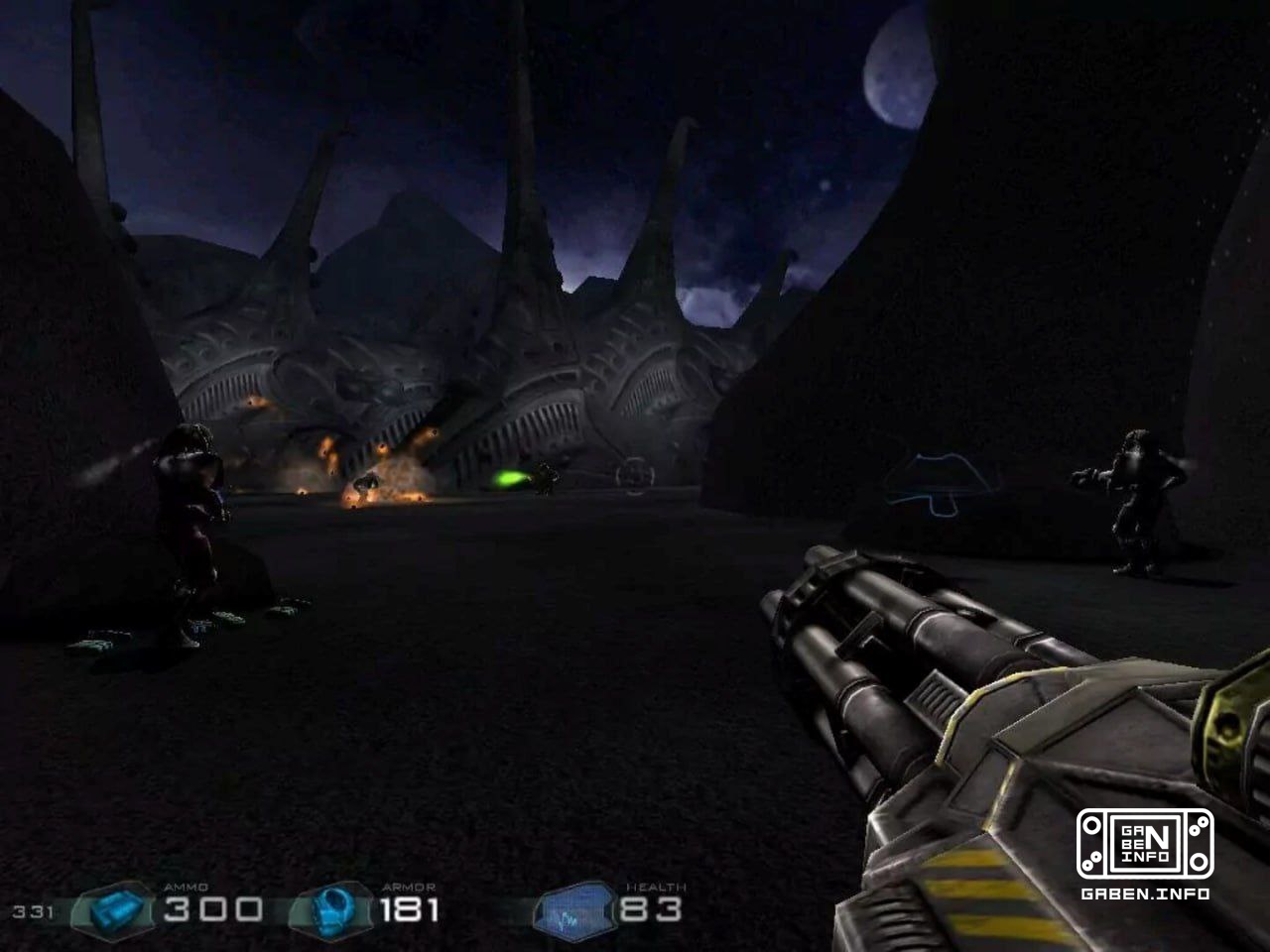Click the GABEN.INFO text below the watermark
This screenshot has height=952, width=1270.
point(1146,892)
